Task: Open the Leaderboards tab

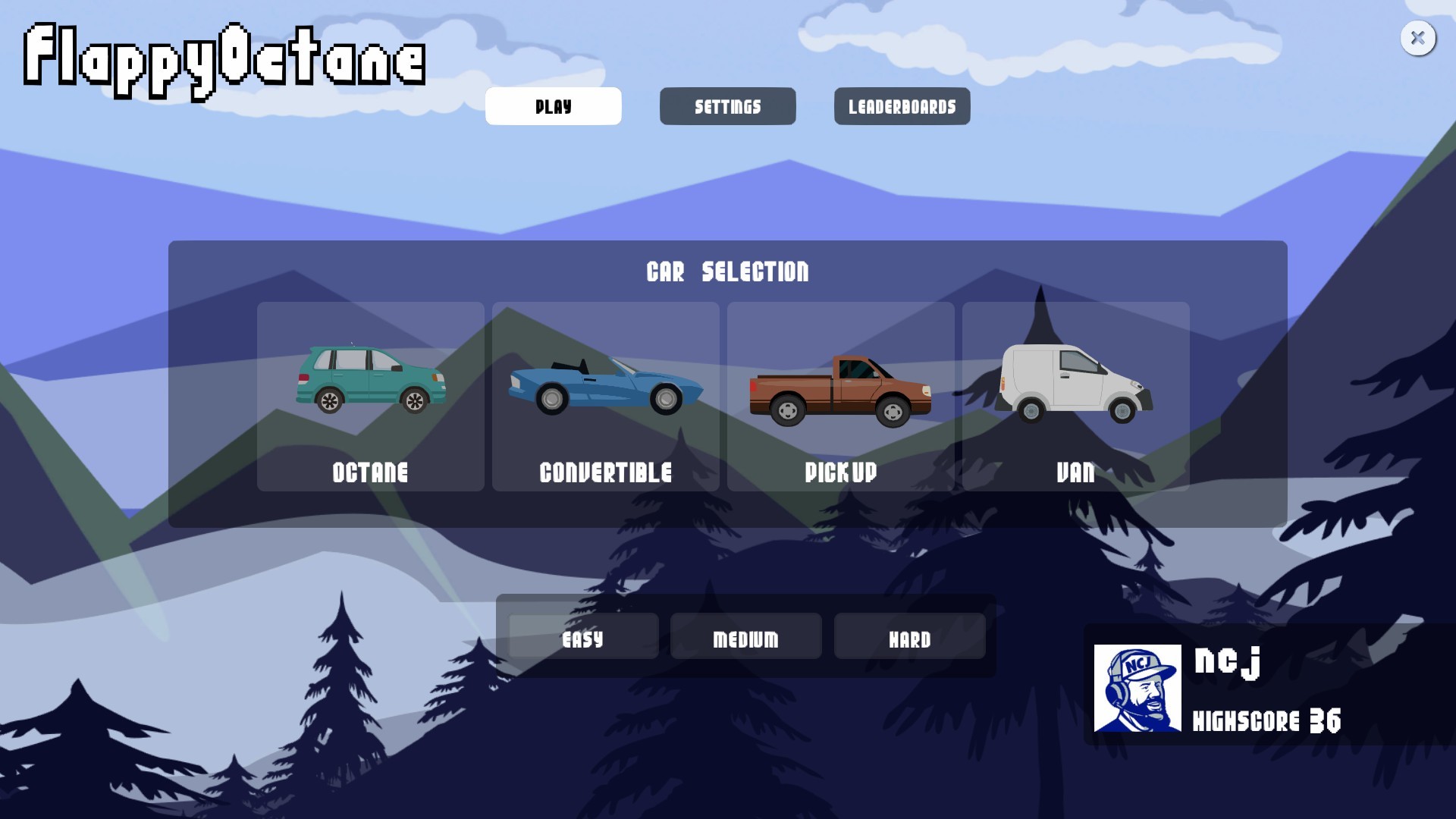Action: tap(902, 106)
